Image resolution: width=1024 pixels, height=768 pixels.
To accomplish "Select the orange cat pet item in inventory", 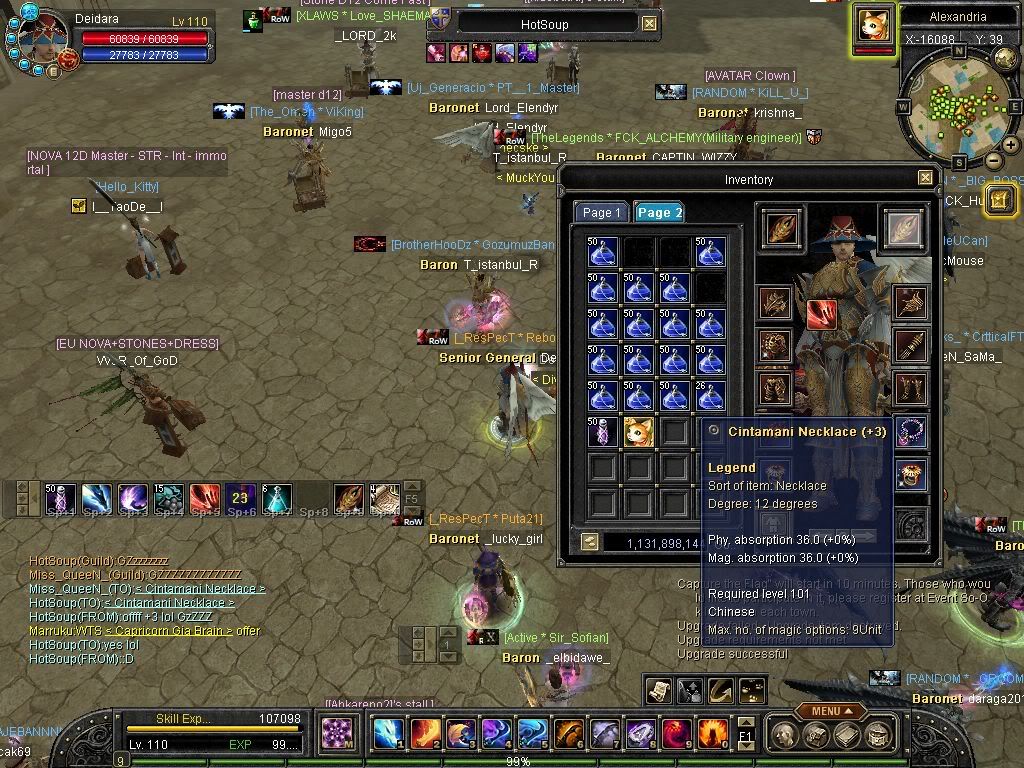I will pyautogui.click(x=639, y=432).
